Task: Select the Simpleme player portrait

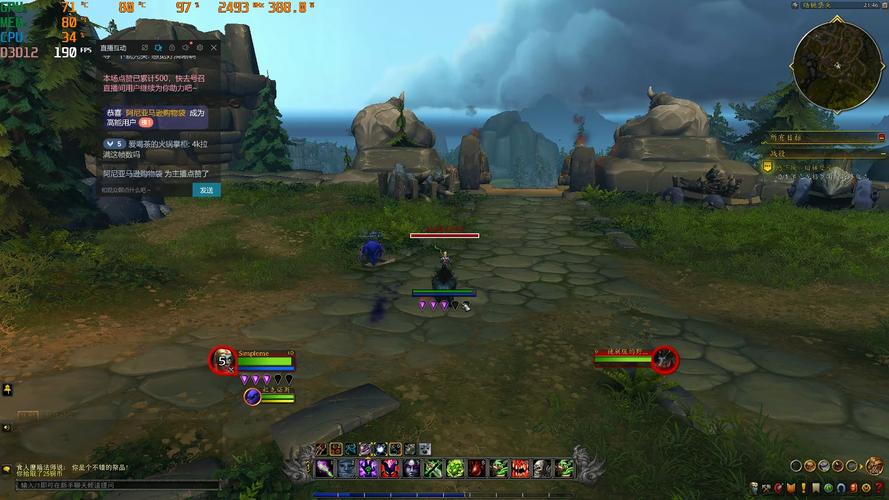Action: (223, 360)
